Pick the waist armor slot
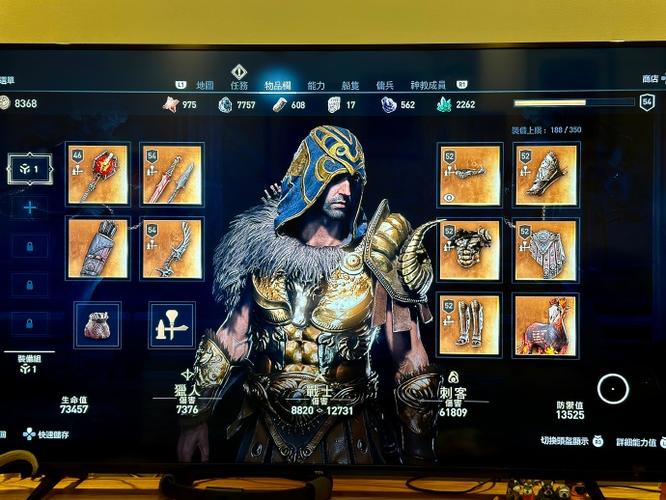666x500 pixels. (545, 250)
